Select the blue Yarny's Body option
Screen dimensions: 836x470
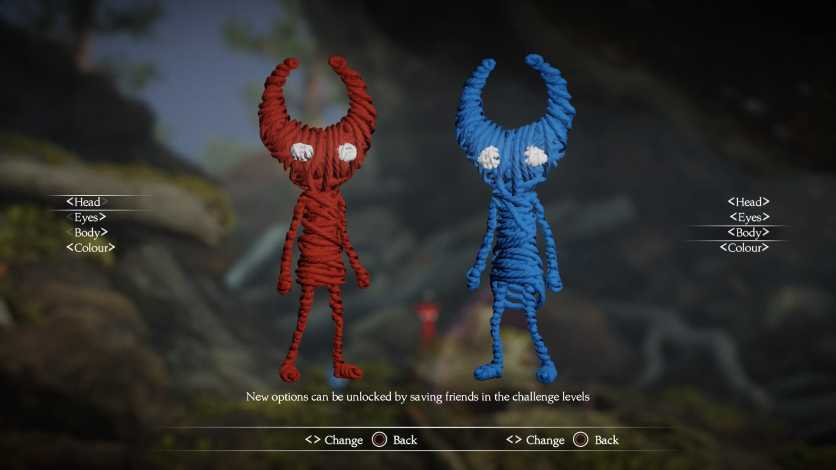[x=749, y=232]
